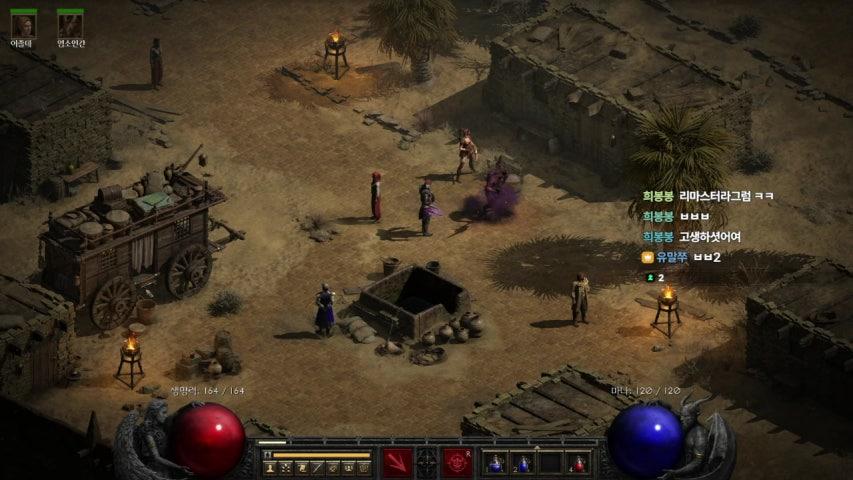
Task: Toggle run/walk icon beside the stamina bar
Action: (267, 456)
